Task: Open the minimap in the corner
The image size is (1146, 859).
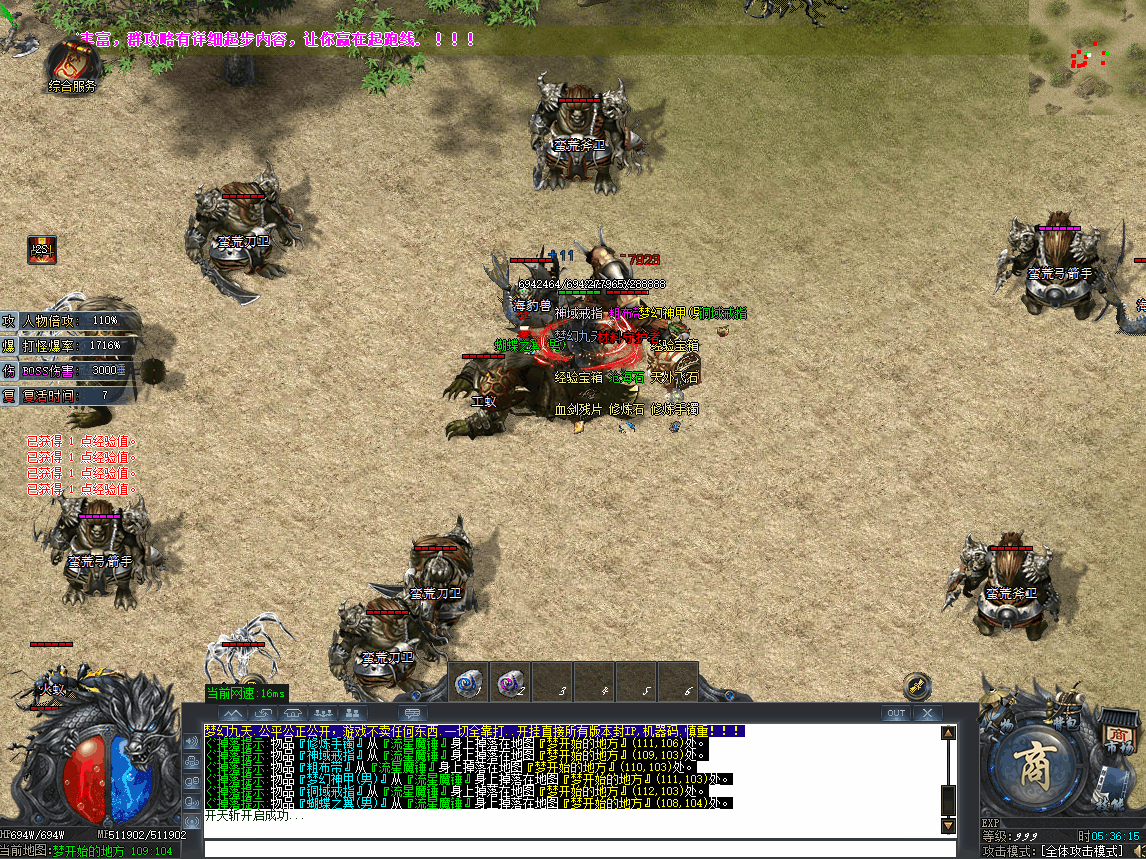Action: pos(1087,55)
